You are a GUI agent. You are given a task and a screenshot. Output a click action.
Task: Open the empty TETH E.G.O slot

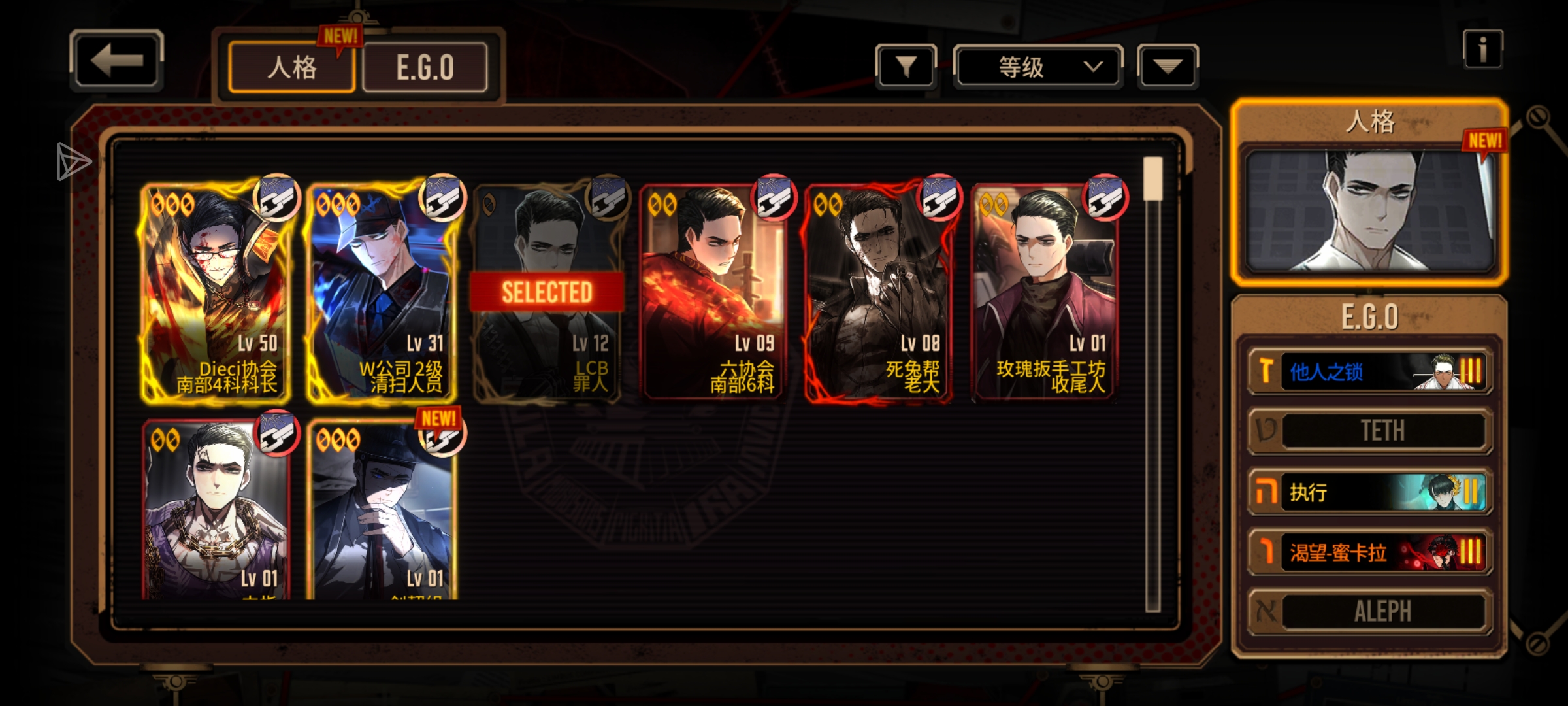tap(1370, 431)
